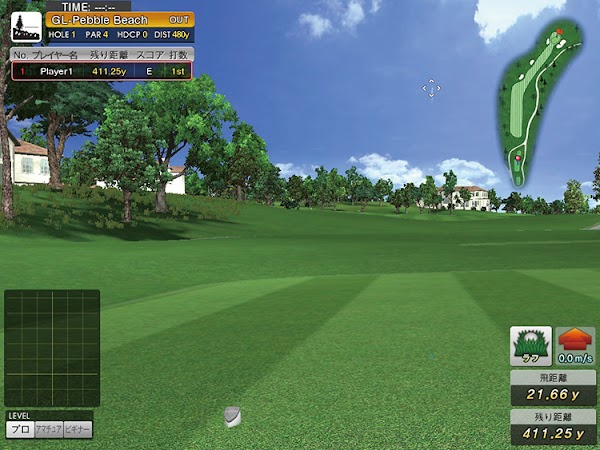Open the GL-Pebble Beach course banner
600x450 pixels.
[119, 20]
